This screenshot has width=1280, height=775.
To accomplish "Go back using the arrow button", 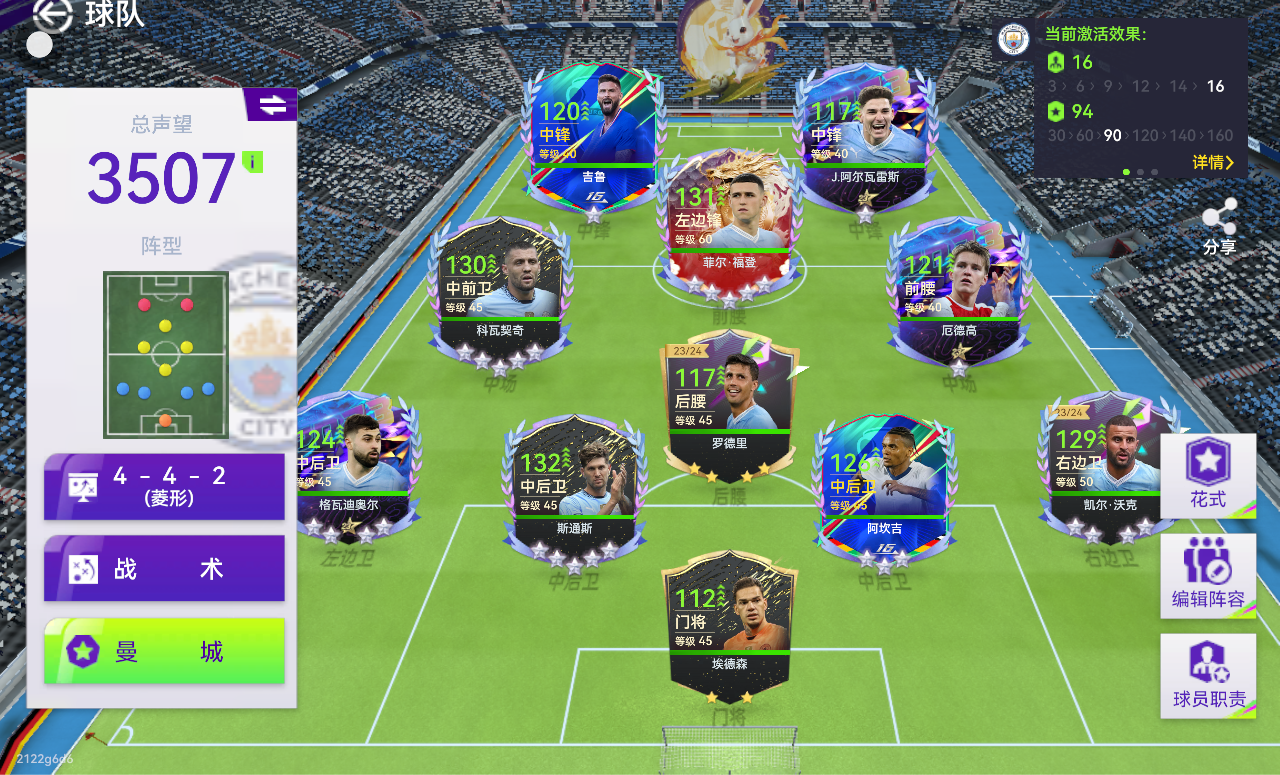I will [53, 15].
